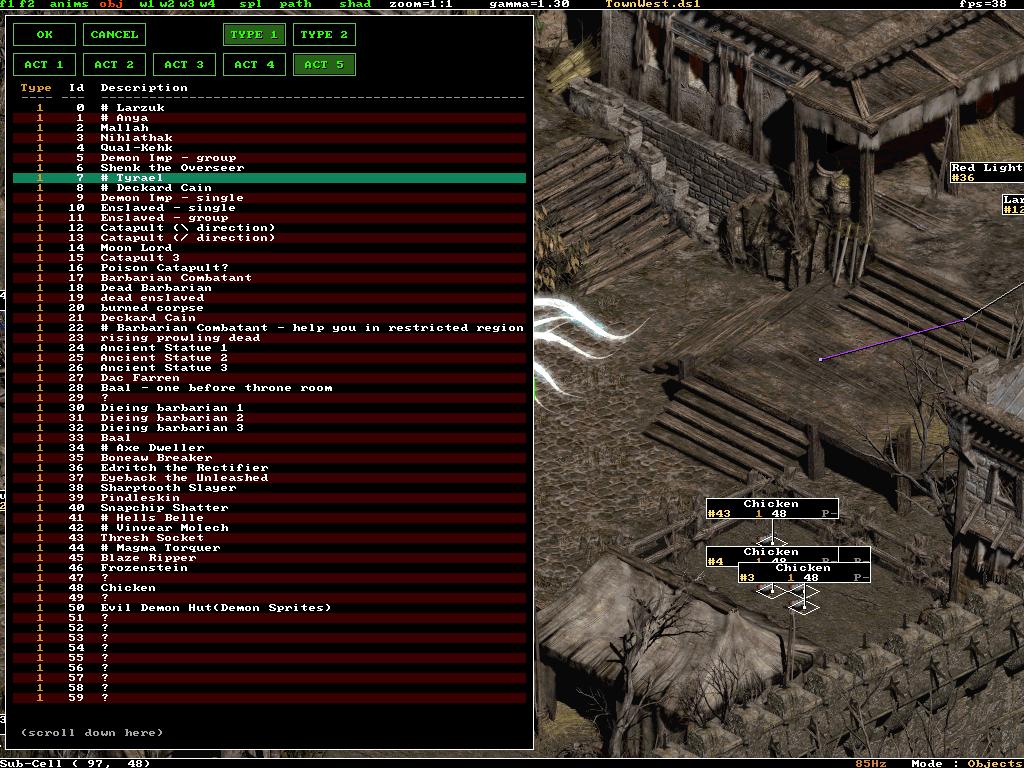Cancel the object selection dialog
This screenshot has height=768, width=1024.
point(114,35)
